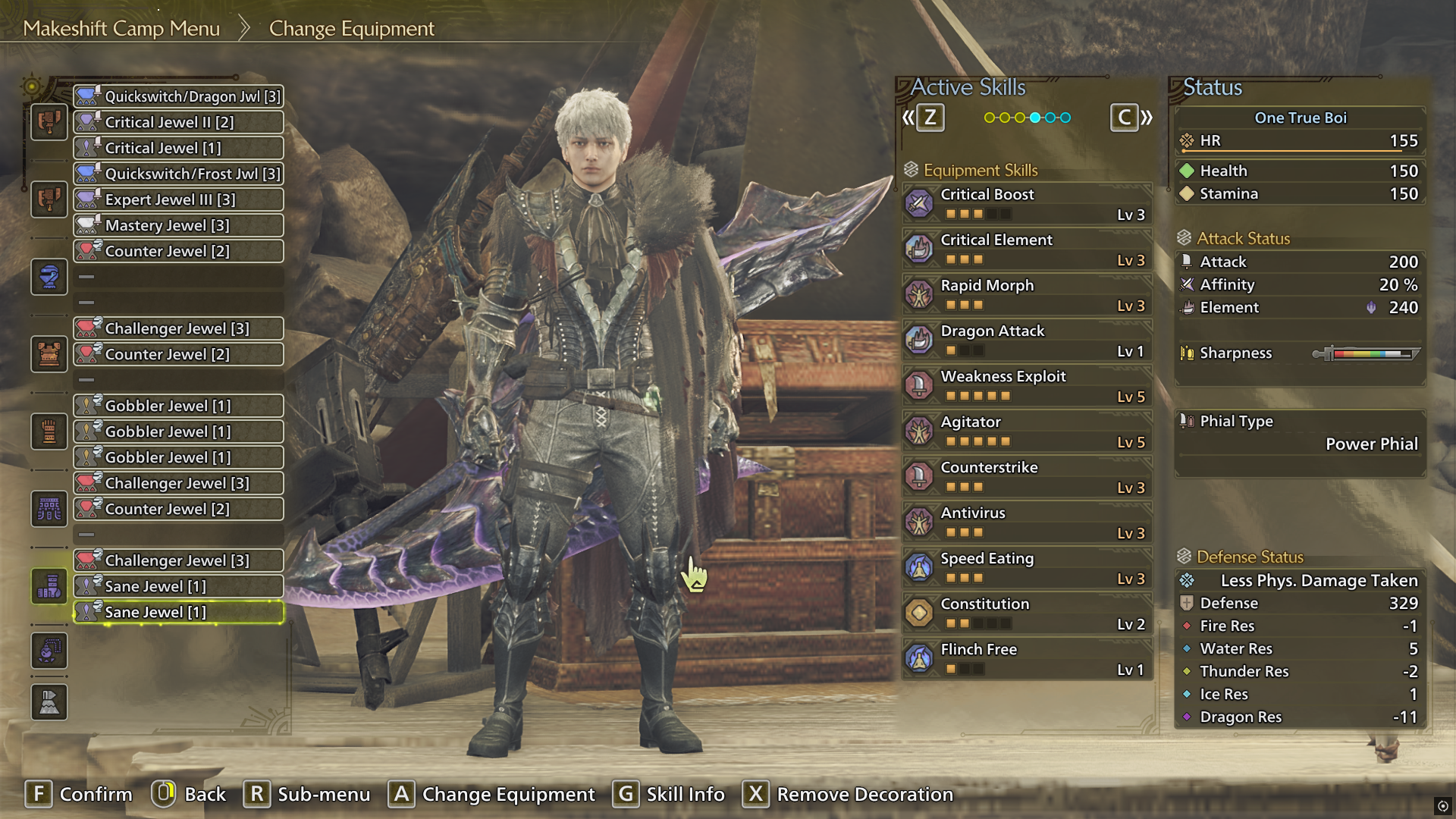Image resolution: width=1456 pixels, height=819 pixels.
Task: Click the Rapid Morph skill entry
Action: coord(1027,295)
